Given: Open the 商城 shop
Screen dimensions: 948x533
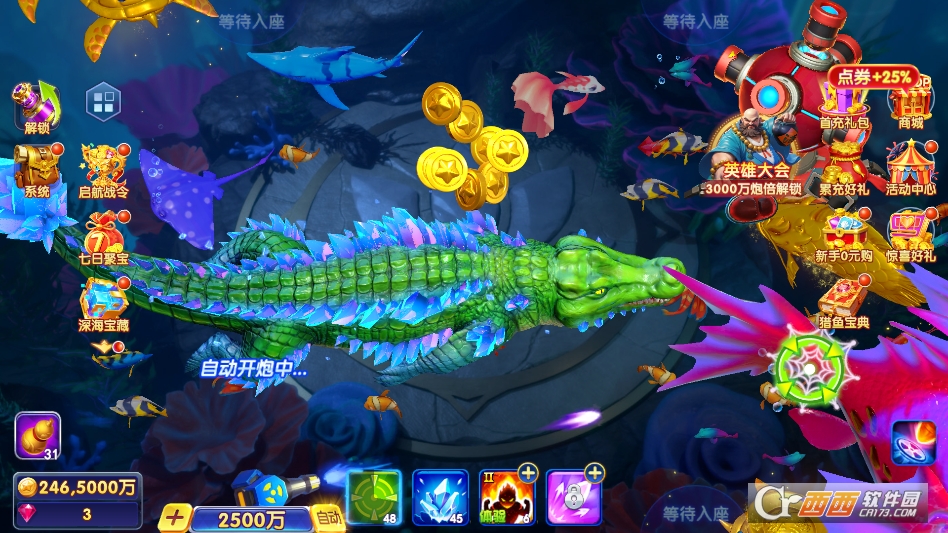Looking at the screenshot, I should click(x=910, y=104).
